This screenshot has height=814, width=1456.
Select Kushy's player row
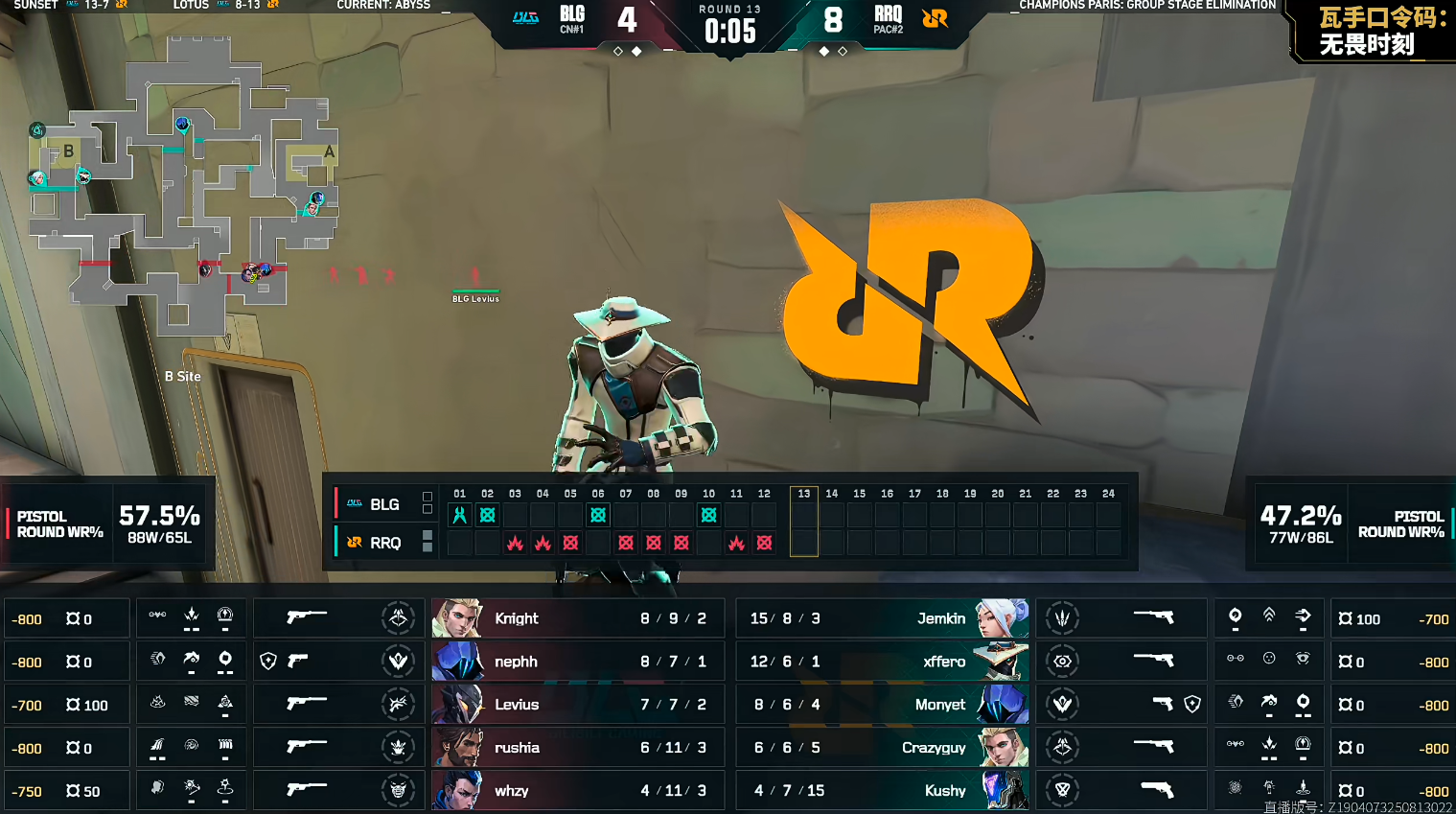click(882, 791)
